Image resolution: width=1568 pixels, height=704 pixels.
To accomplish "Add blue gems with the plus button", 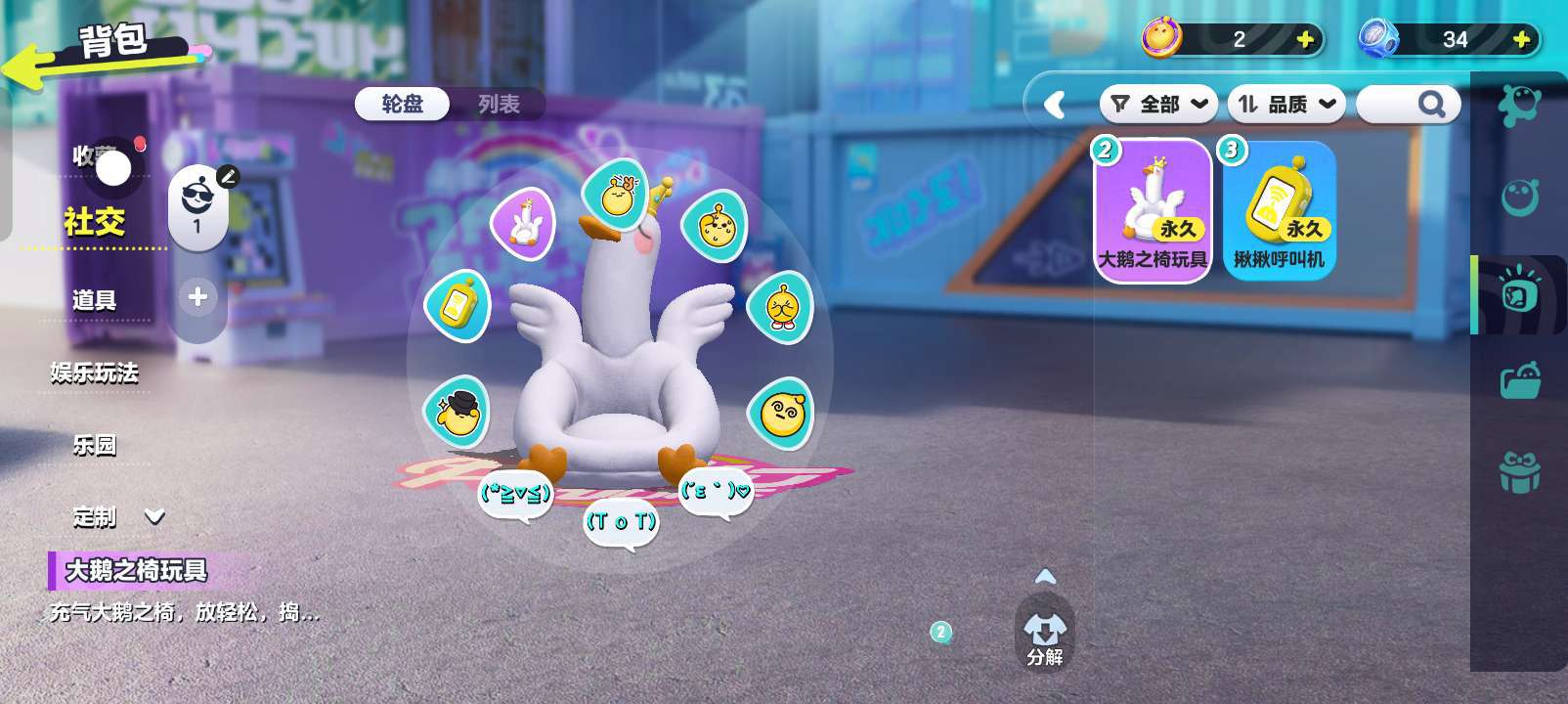I will pyautogui.click(x=1521, y=39).
